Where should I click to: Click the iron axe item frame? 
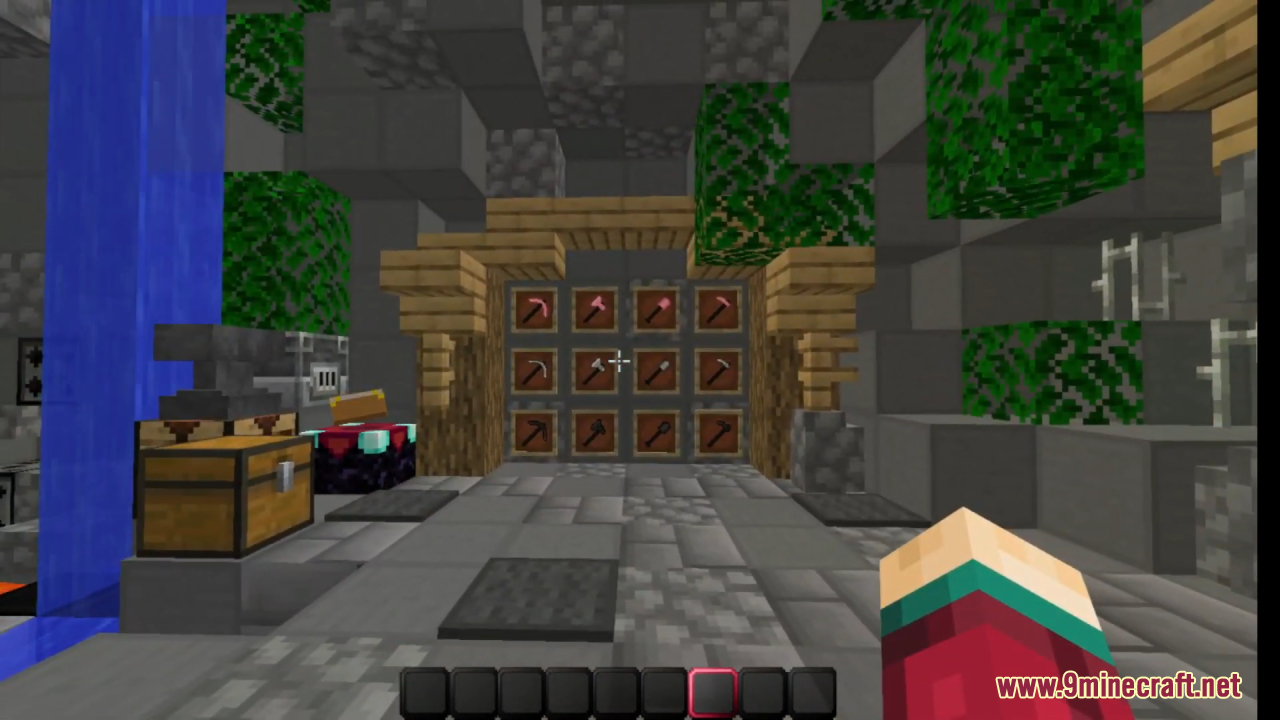595,370
